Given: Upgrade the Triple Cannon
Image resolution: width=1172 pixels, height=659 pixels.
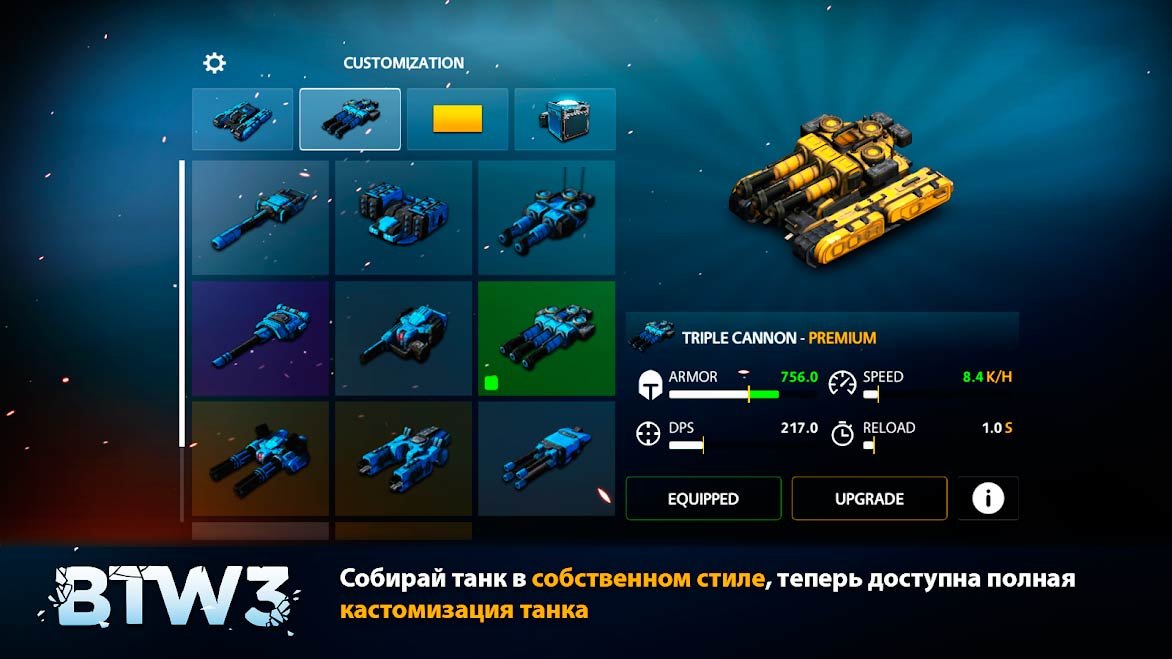Looking at the screenshot, I should pyautogui.click(x=869, y=499).
